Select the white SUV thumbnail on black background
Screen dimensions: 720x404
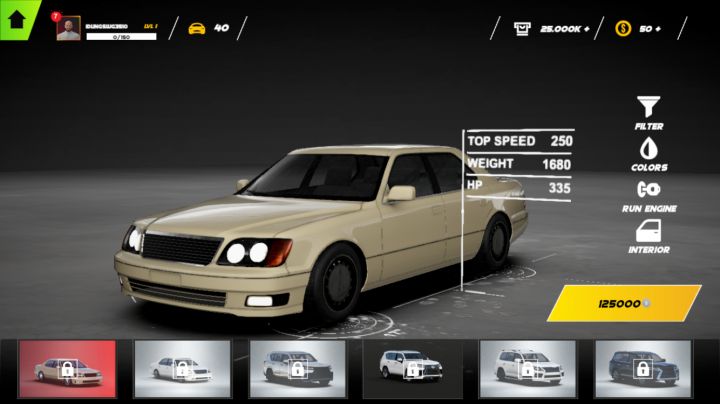coord(412,369)
